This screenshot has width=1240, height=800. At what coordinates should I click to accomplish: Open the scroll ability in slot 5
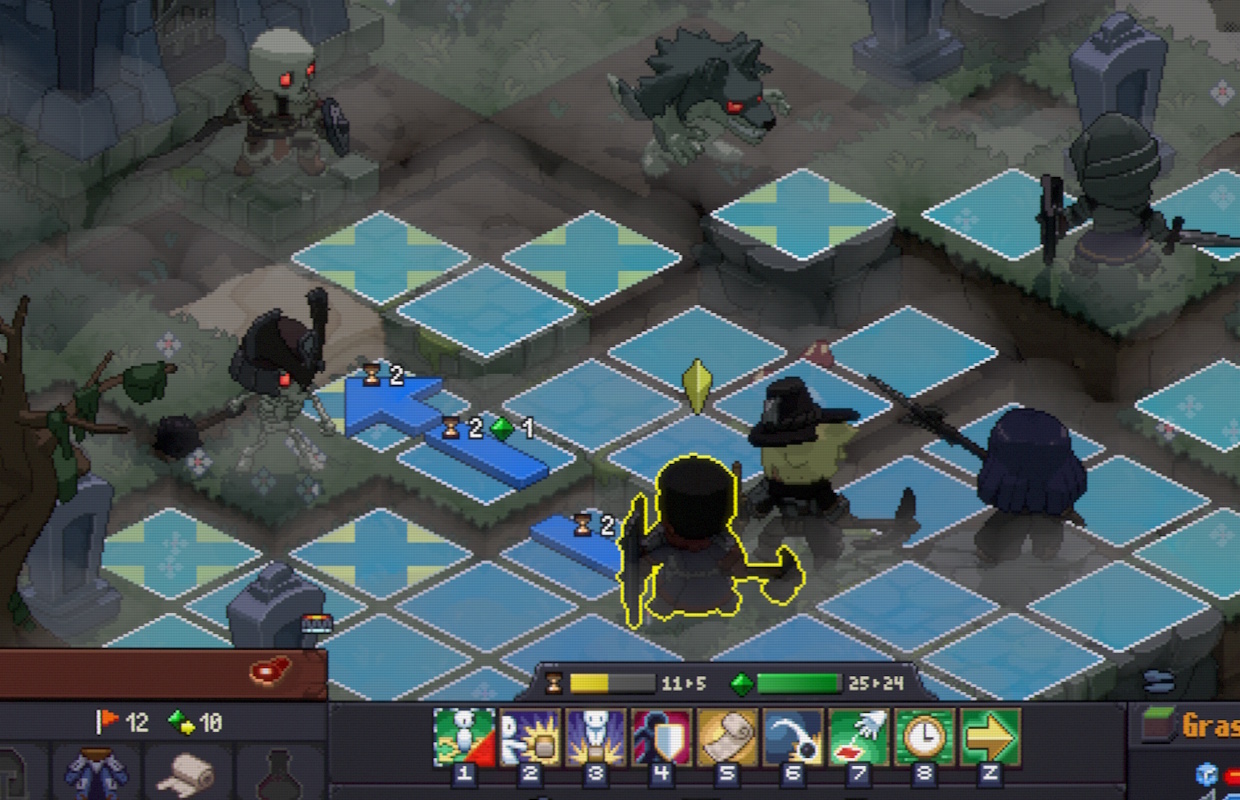728,737
